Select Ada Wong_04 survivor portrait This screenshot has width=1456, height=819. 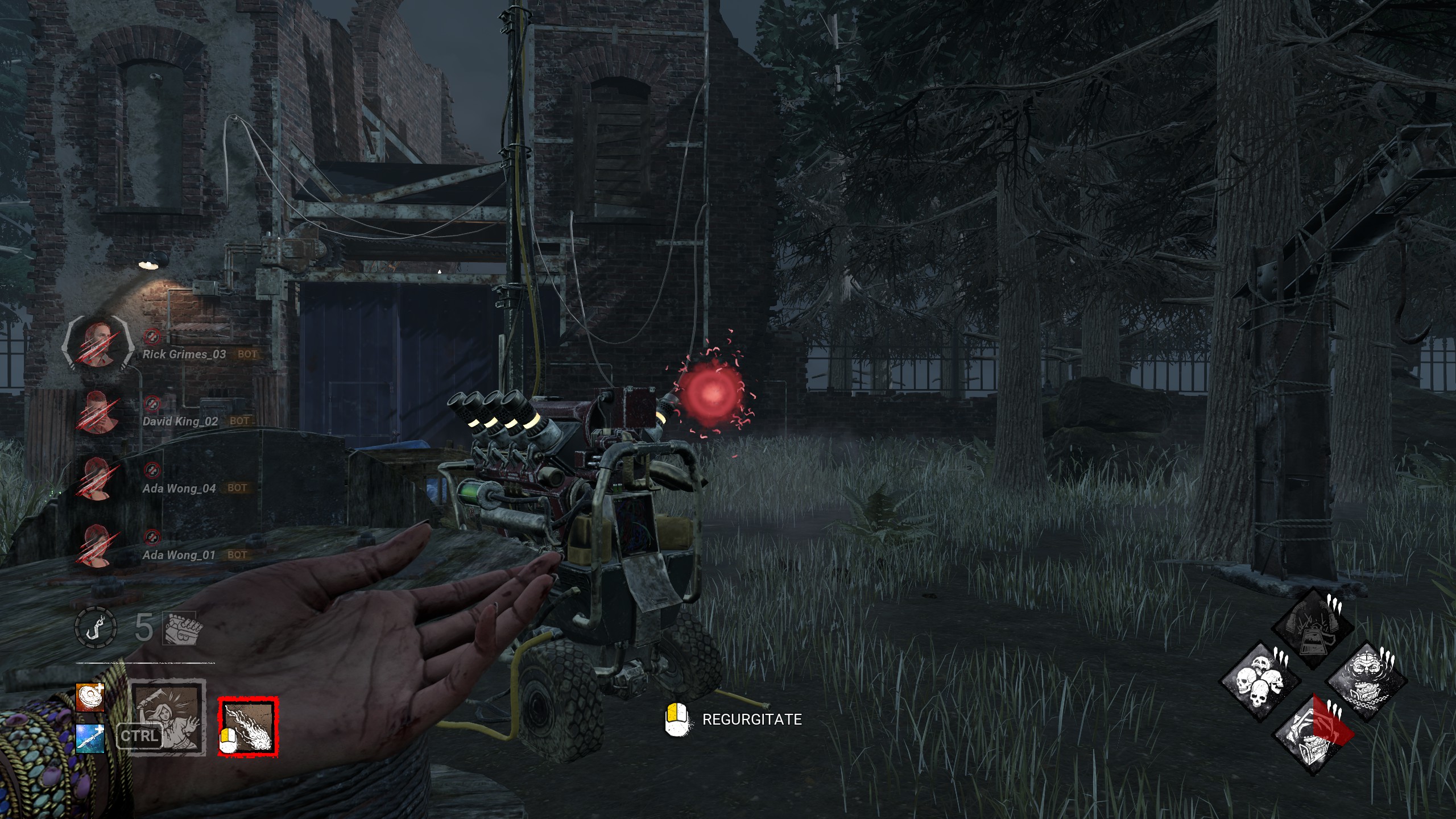coord(98,479)
